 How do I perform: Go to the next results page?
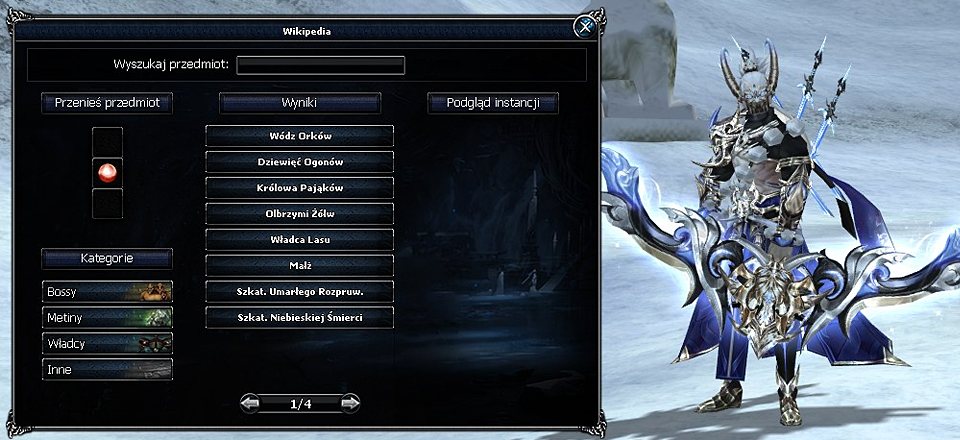tap(350, 403)
